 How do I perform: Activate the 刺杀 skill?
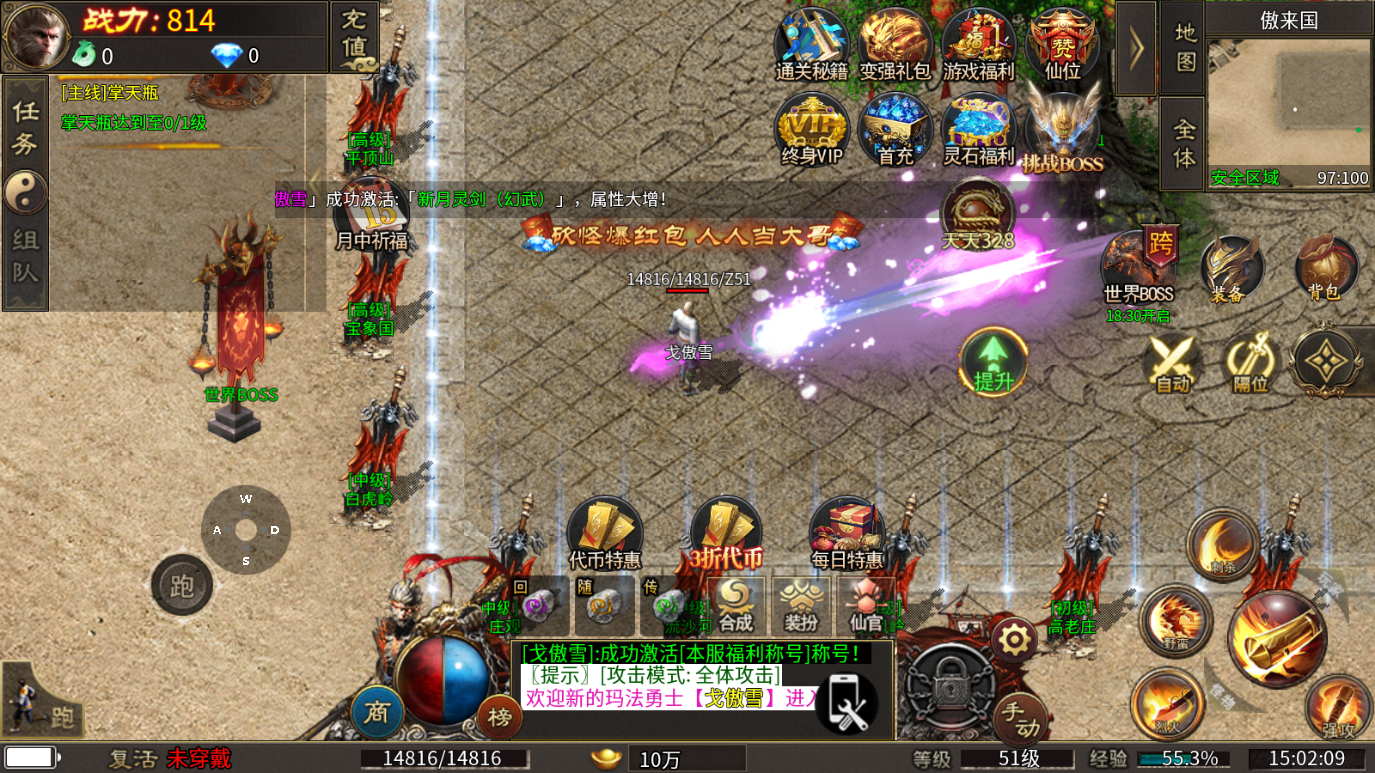(x=1221, y=545)
